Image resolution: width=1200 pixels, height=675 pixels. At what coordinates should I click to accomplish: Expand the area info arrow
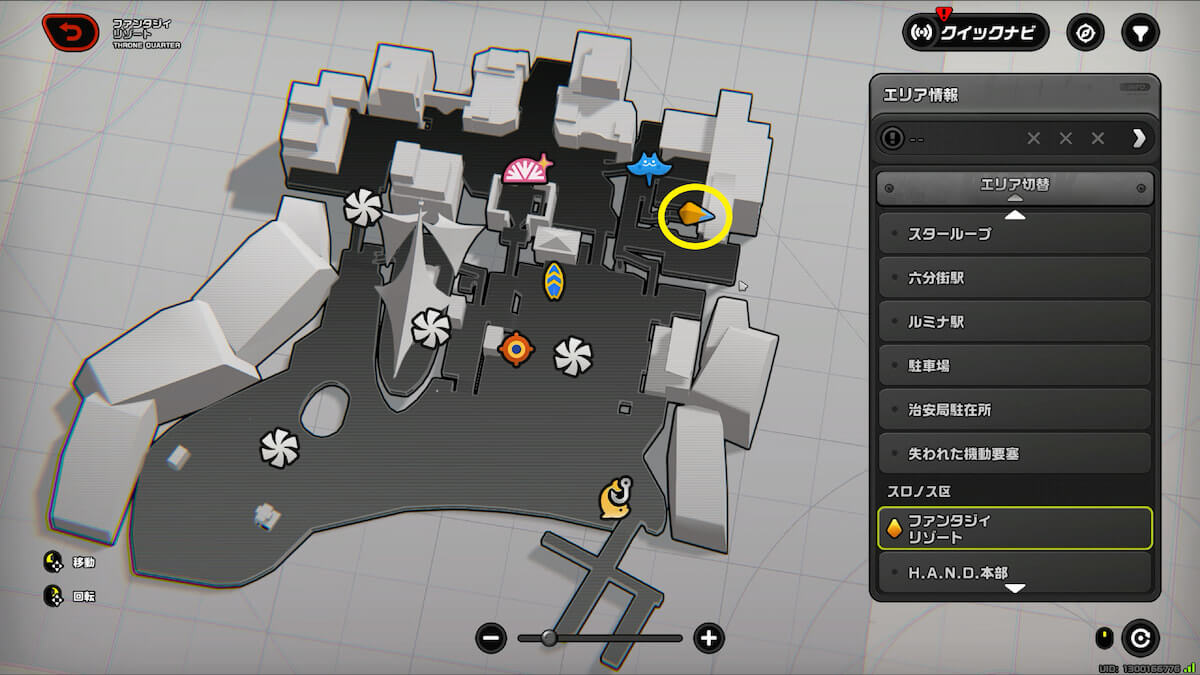point(1138,138)
